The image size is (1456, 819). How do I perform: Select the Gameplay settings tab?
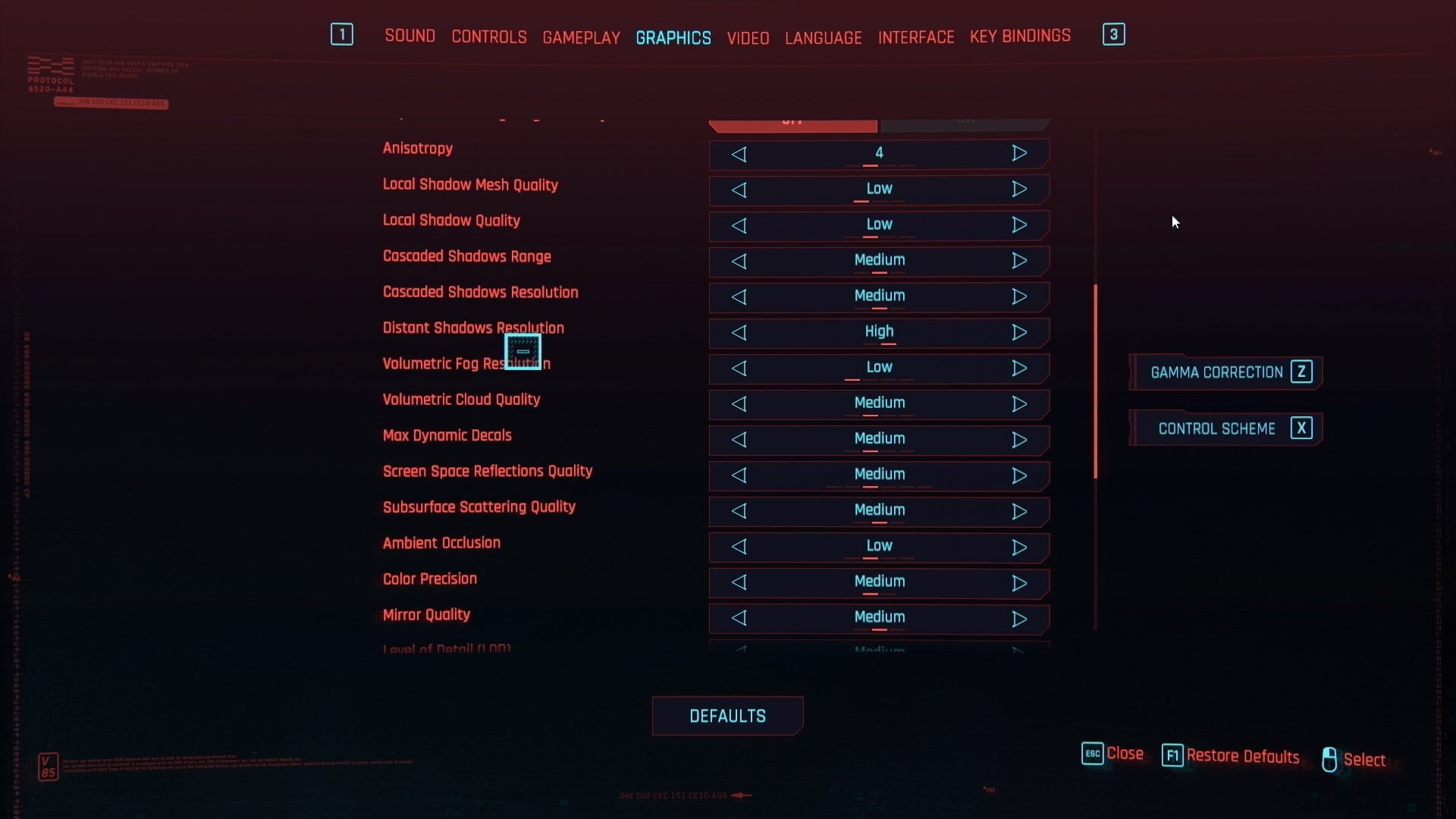pyautogui.click(x=581, y=37)
